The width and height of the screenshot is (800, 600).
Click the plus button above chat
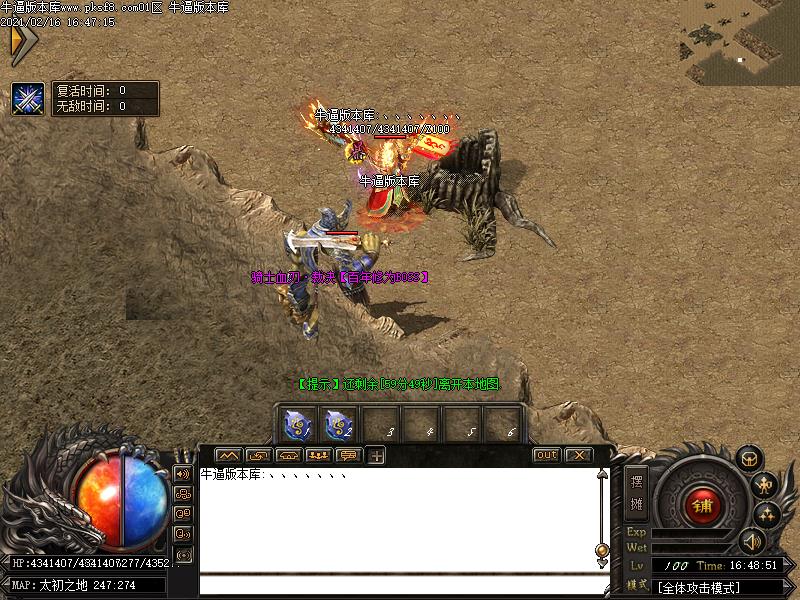click(x=377, y=456)
